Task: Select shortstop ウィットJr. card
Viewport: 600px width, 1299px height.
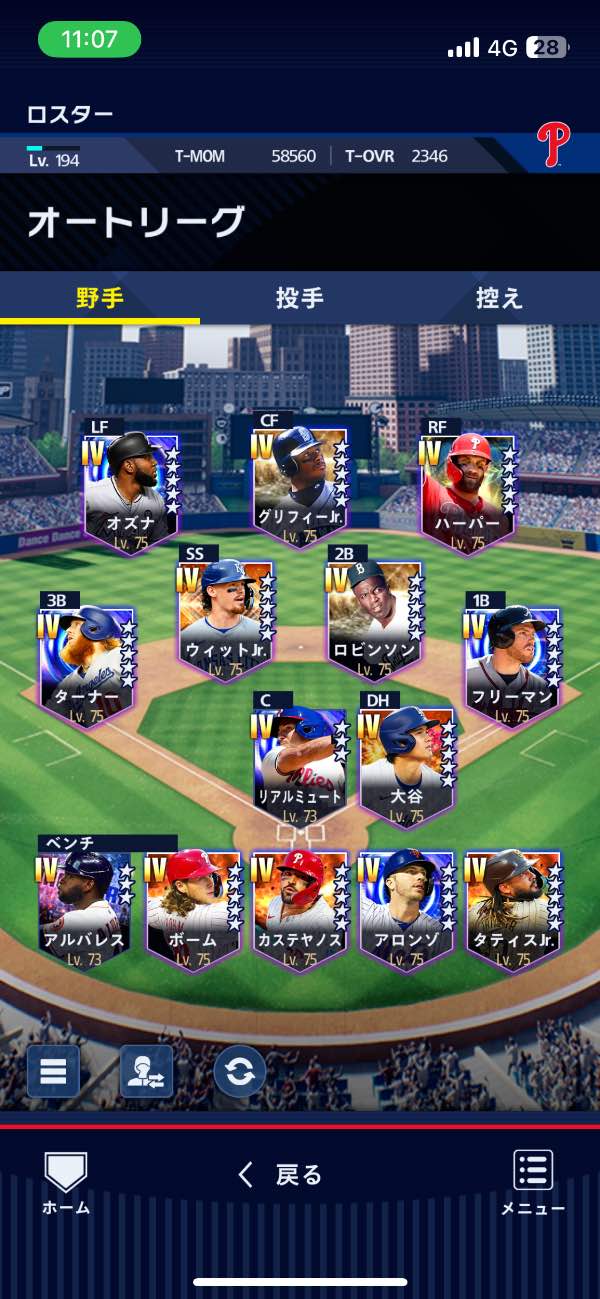Action: 226,615
